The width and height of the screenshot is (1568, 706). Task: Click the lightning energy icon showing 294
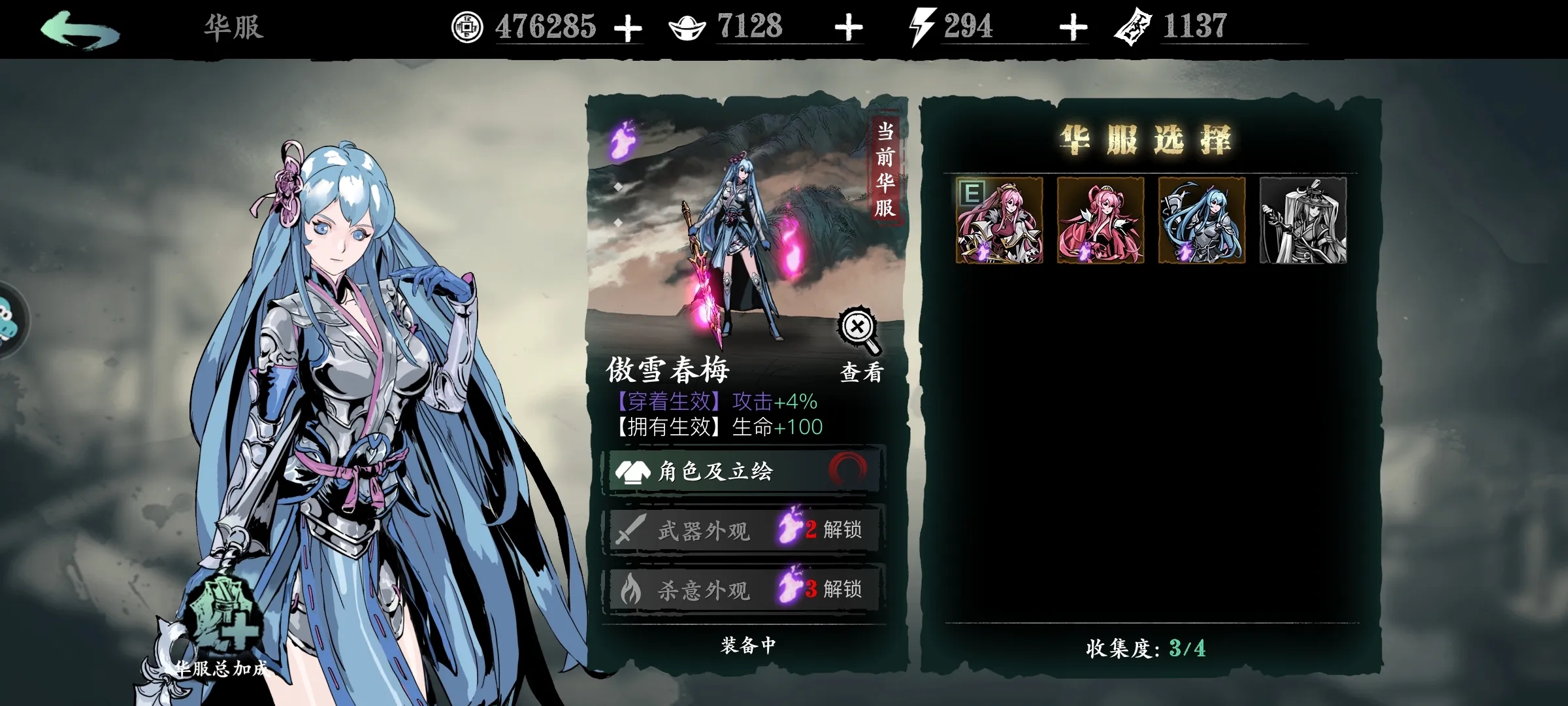click(x=922, y=27)
